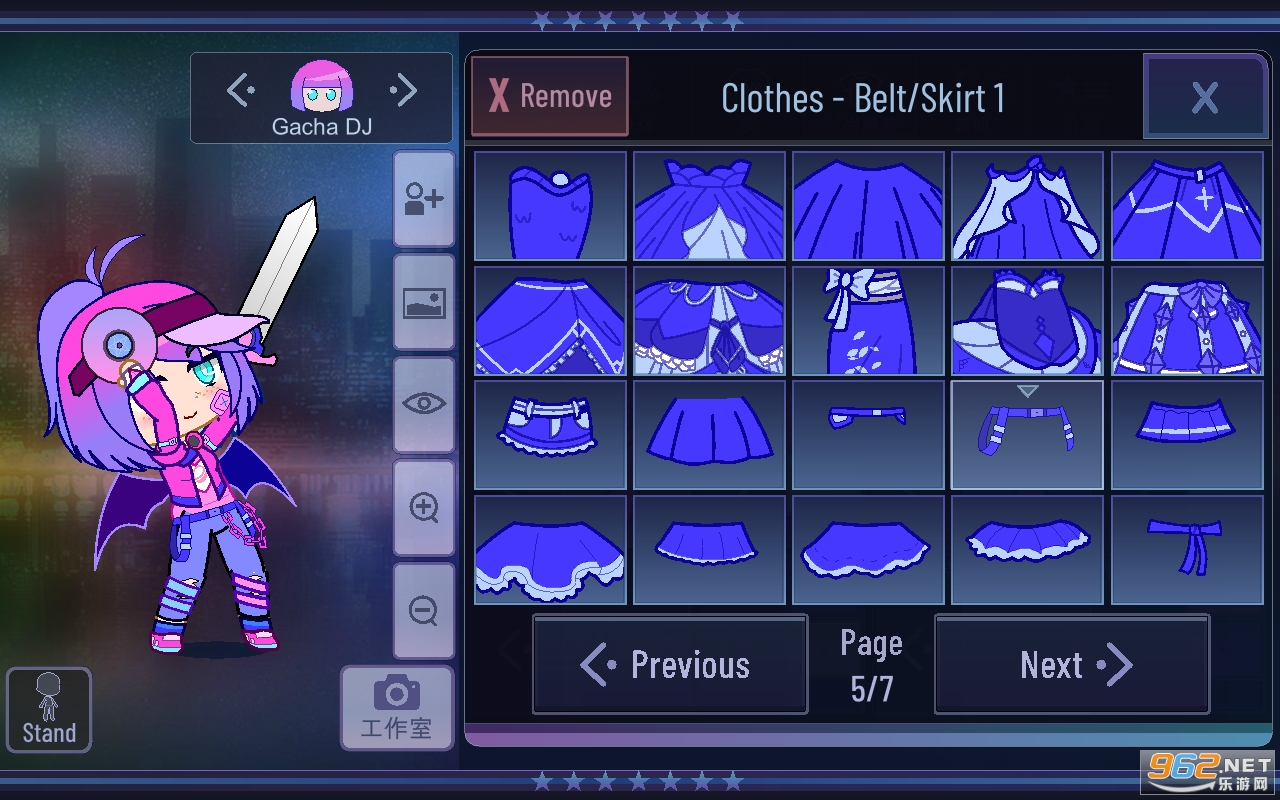
Task: Choose the skirt with cross emblem
Action: click(1186, 206)
